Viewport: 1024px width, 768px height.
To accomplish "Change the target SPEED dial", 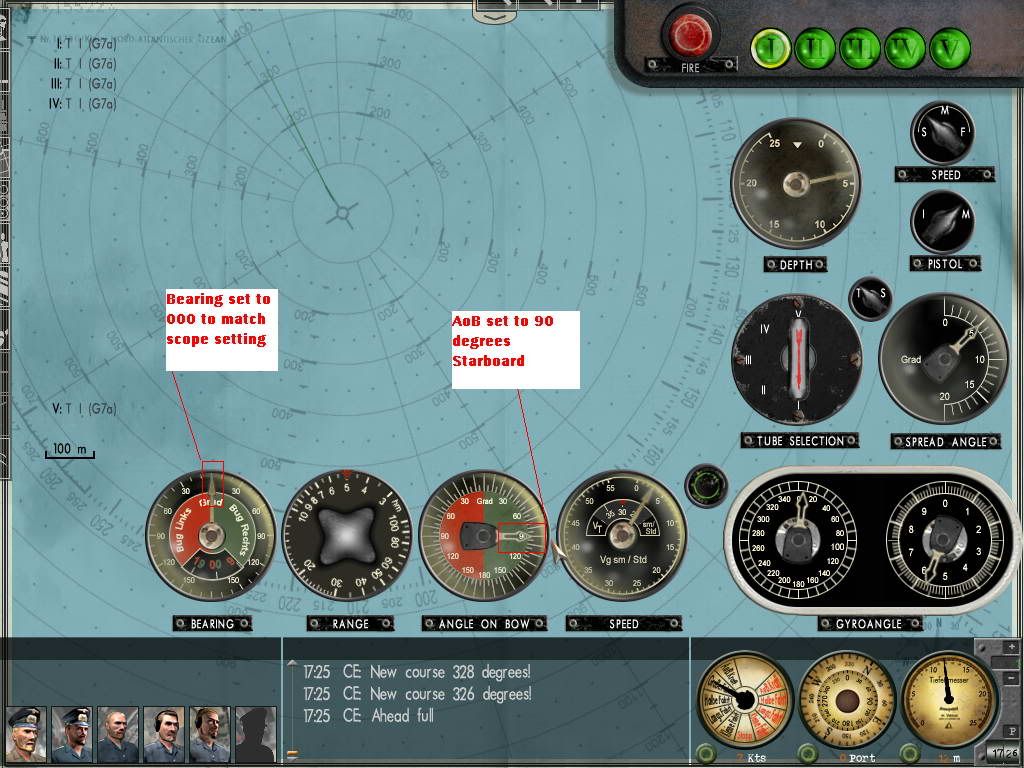I will pos(622,536).
